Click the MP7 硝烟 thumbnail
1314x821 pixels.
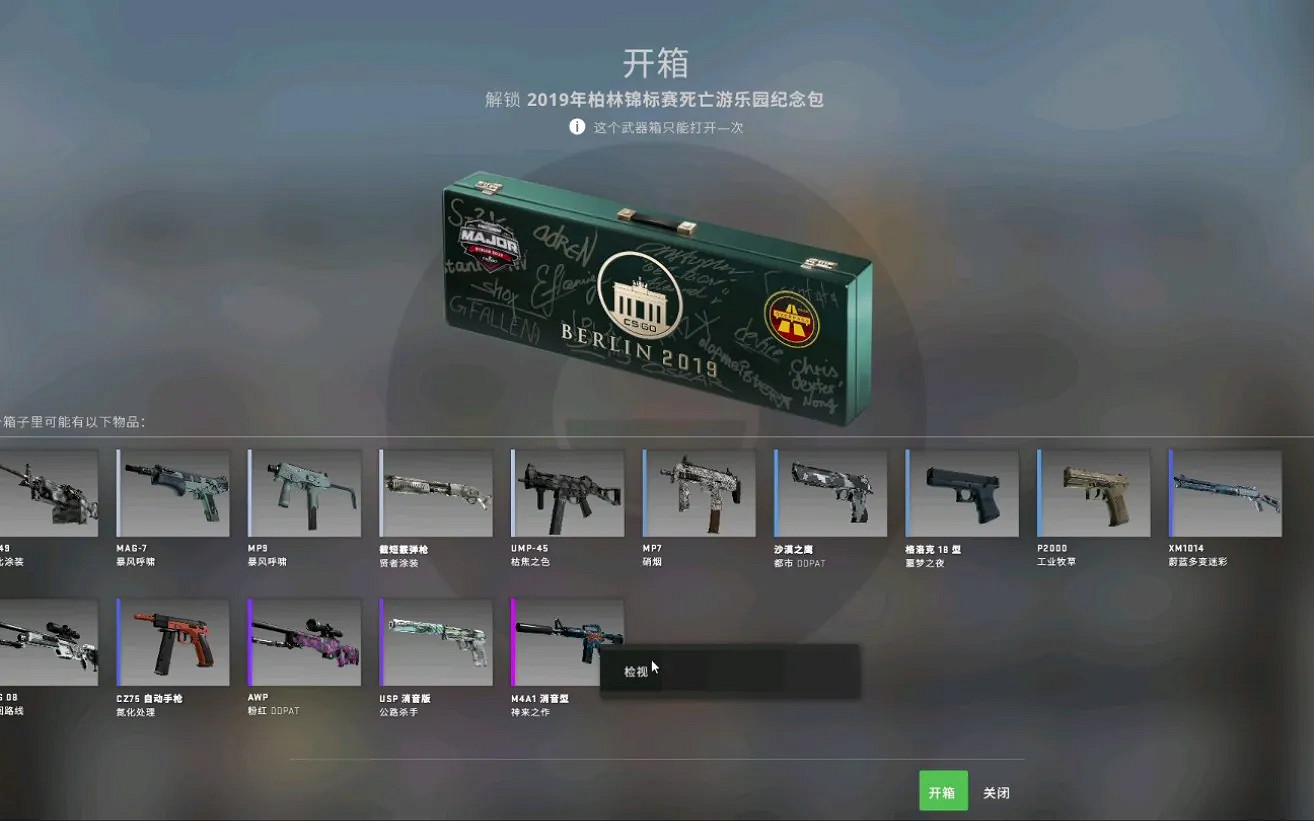click(x=699, y=492)
